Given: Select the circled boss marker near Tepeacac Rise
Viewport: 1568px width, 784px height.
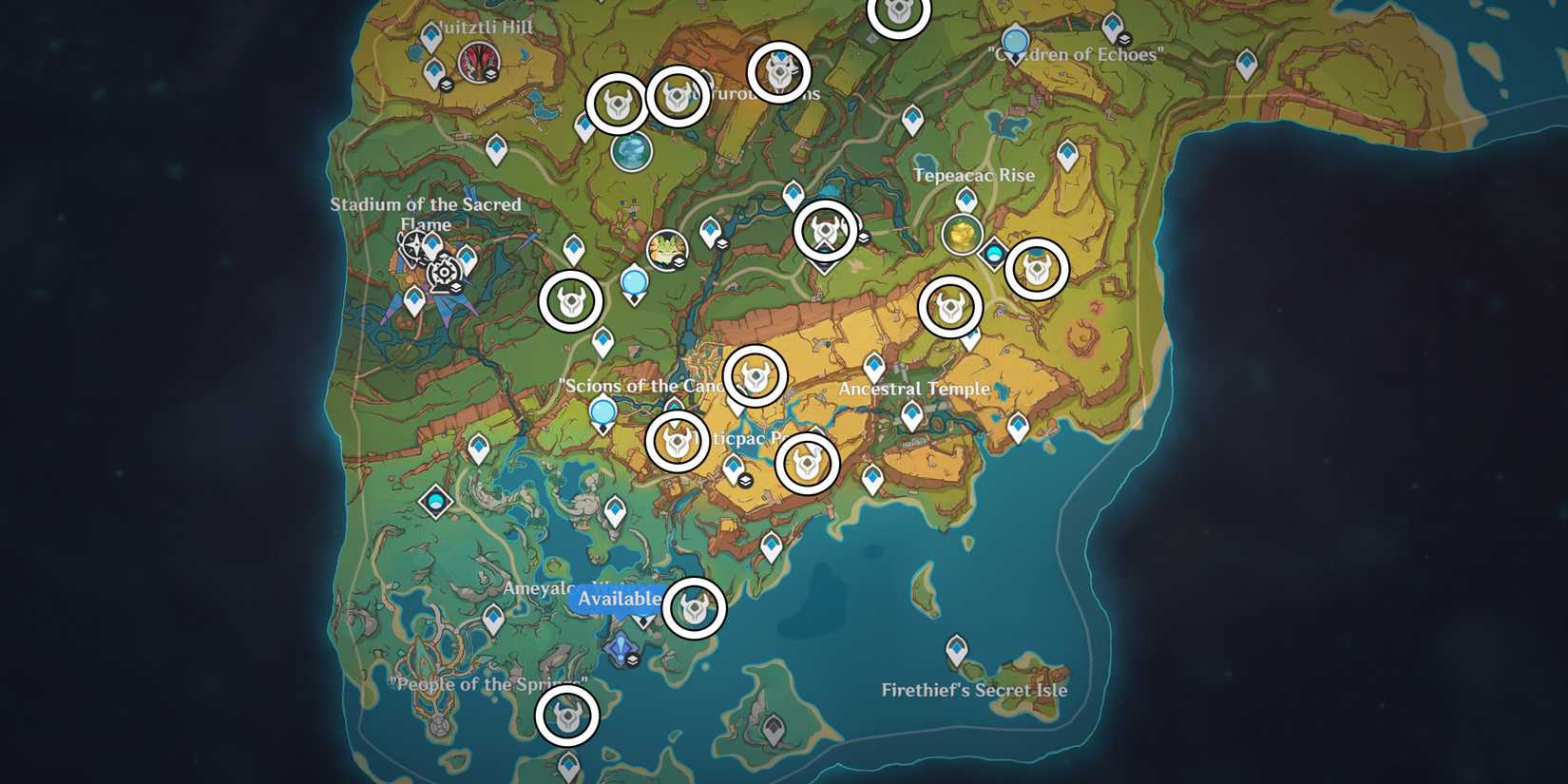Looking at the screenshot, I should 1036,270.
